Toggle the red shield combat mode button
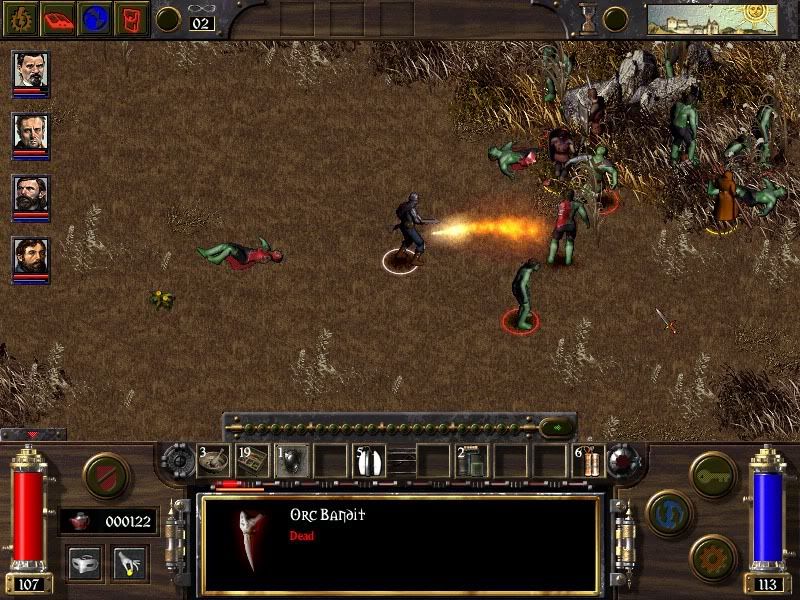This screenshot has width=800, height=600. (105, 476)
